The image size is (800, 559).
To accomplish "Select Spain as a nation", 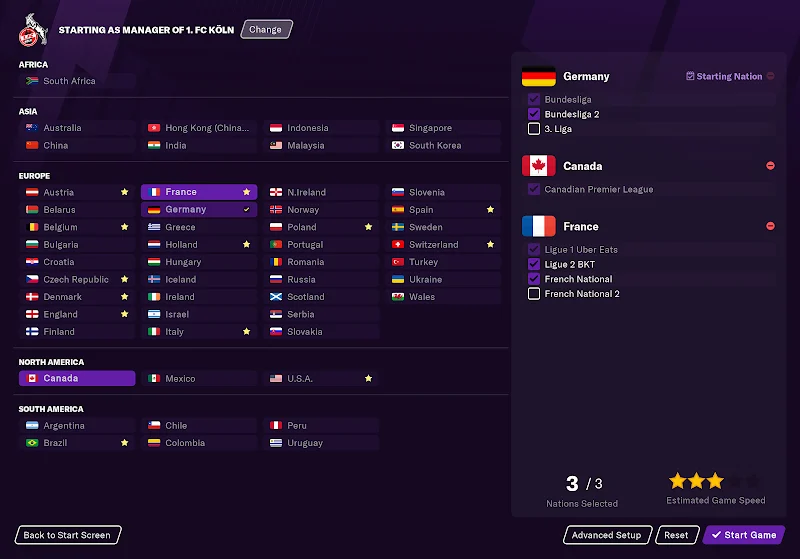I will tap(422, 210).
